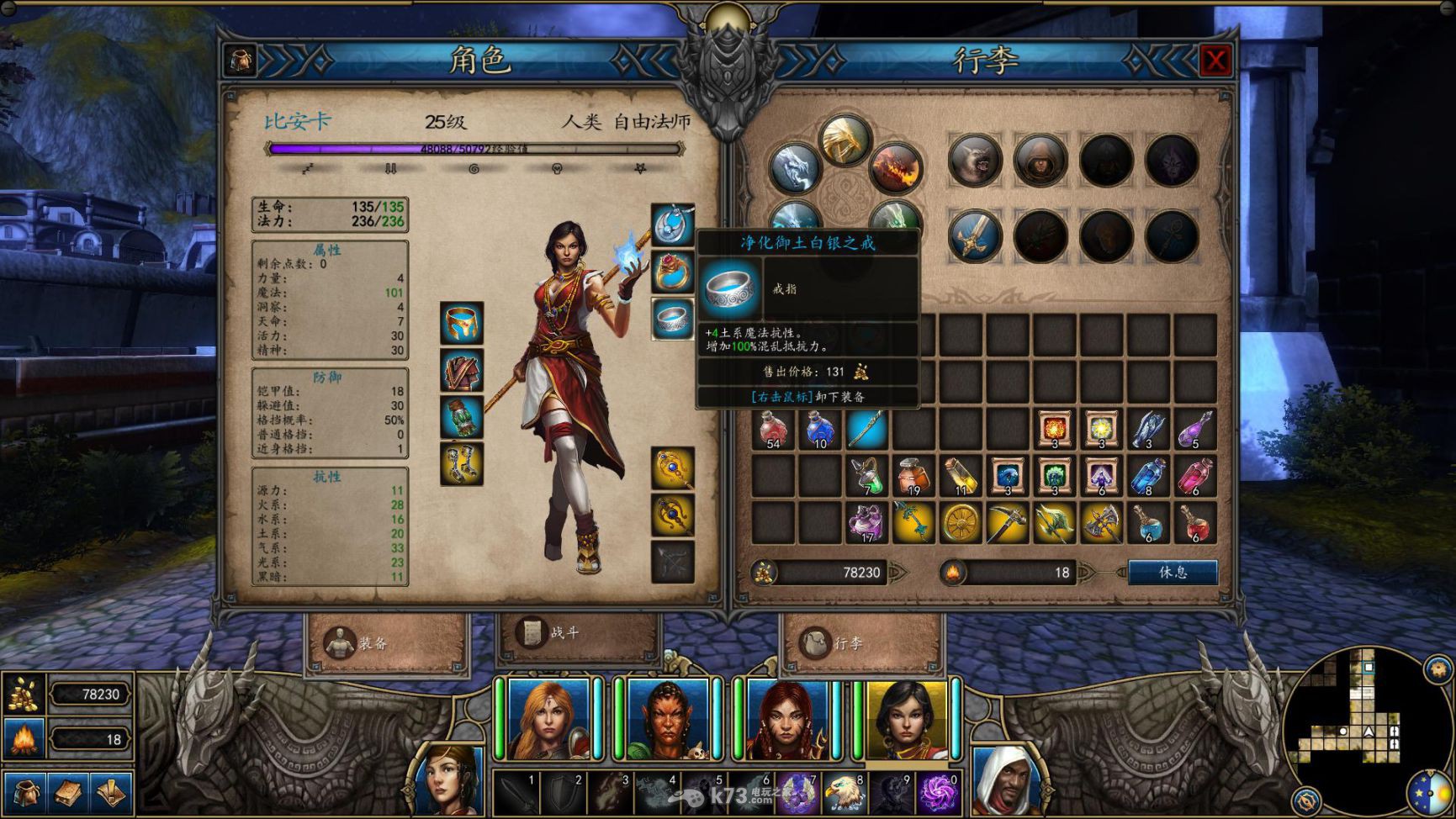Screen dimensions: 1456x819
Task: Select the blue potion stack of 10
Action: pos(820,429)
